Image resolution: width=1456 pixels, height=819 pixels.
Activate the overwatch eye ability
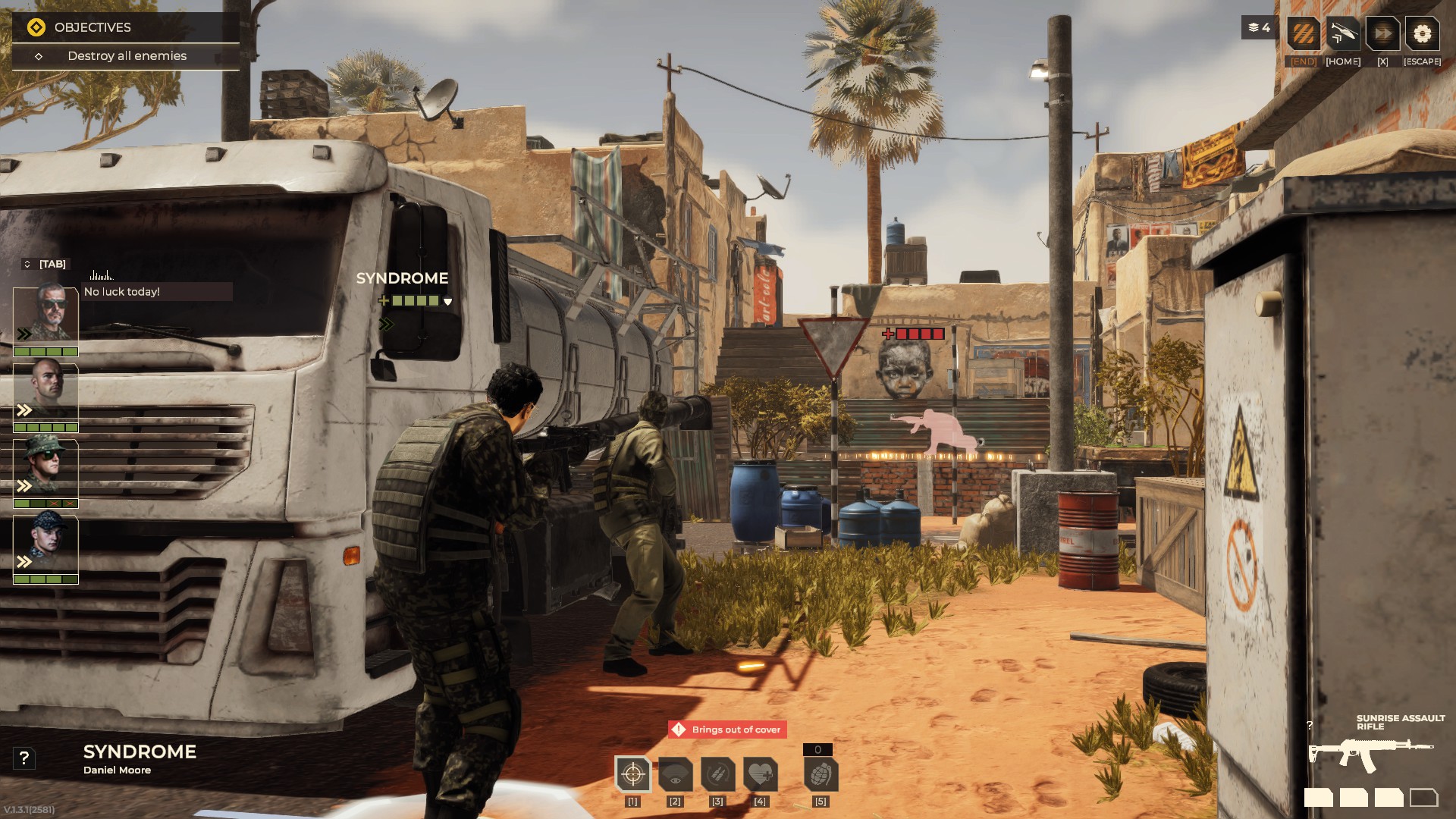675,774
